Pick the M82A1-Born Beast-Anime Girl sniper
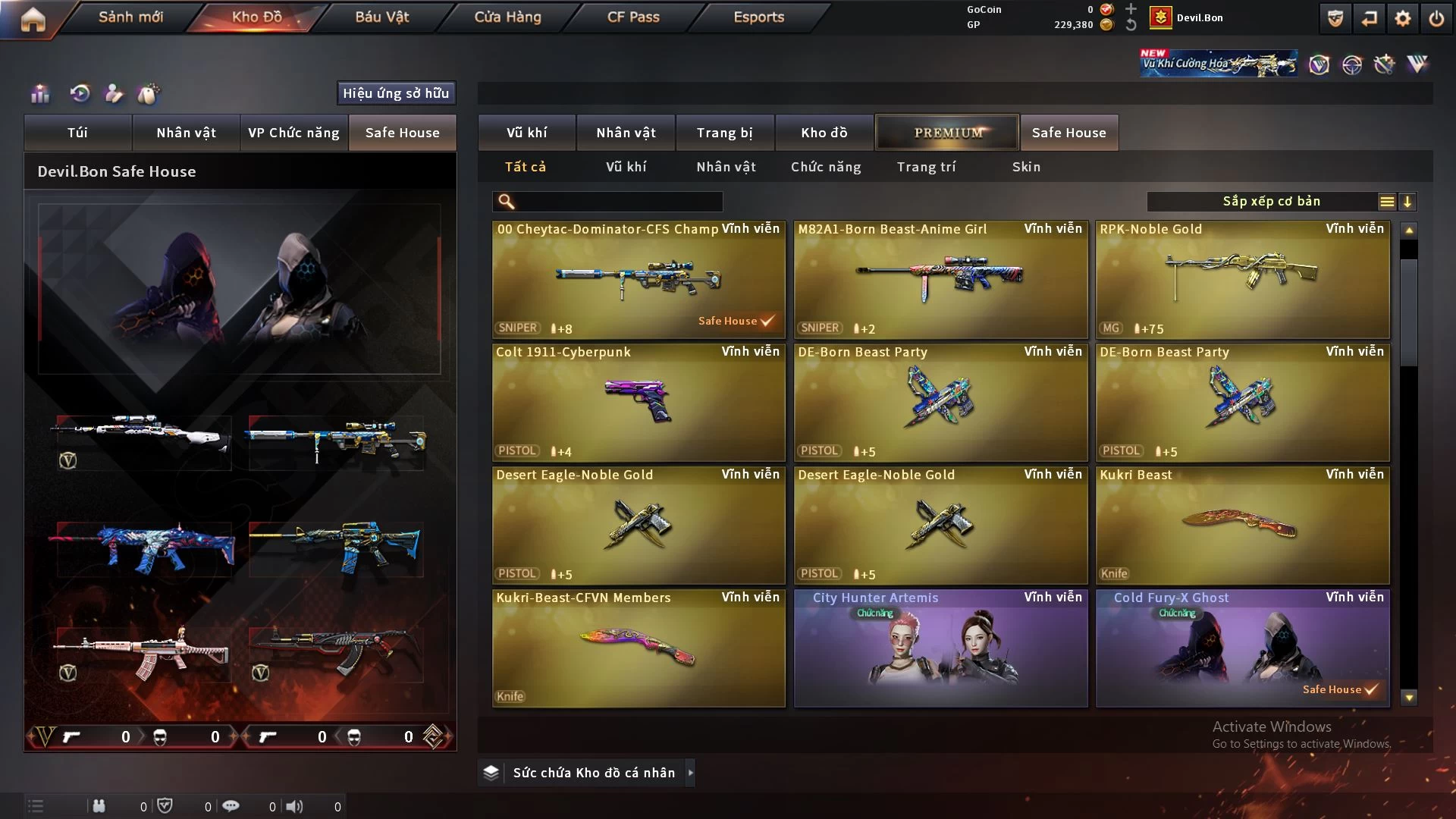This screenshot has width=1456, height=819. [x=940, y=279]
